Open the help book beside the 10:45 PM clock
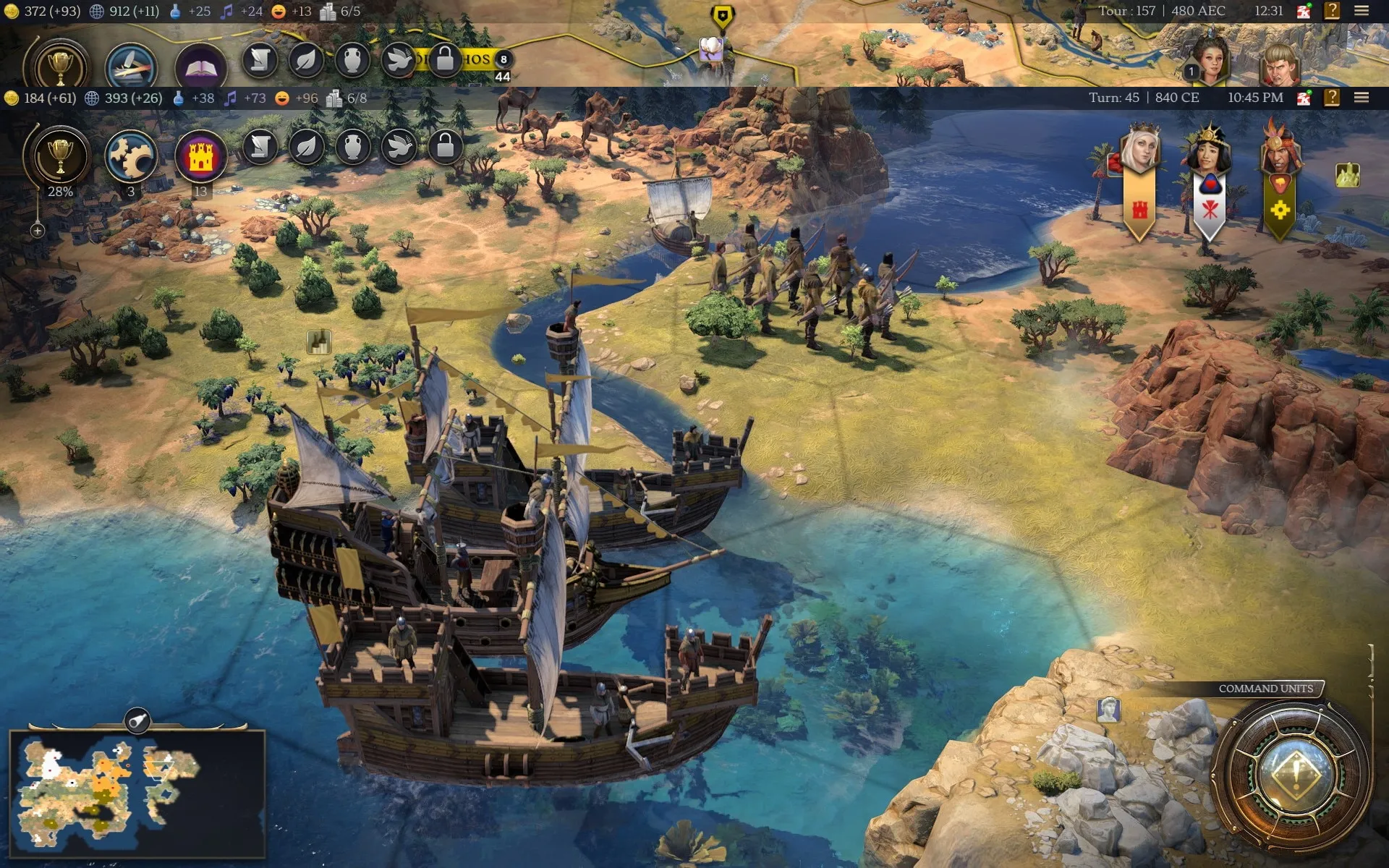Screen dimensions: 1389x868 [1331, 98]
